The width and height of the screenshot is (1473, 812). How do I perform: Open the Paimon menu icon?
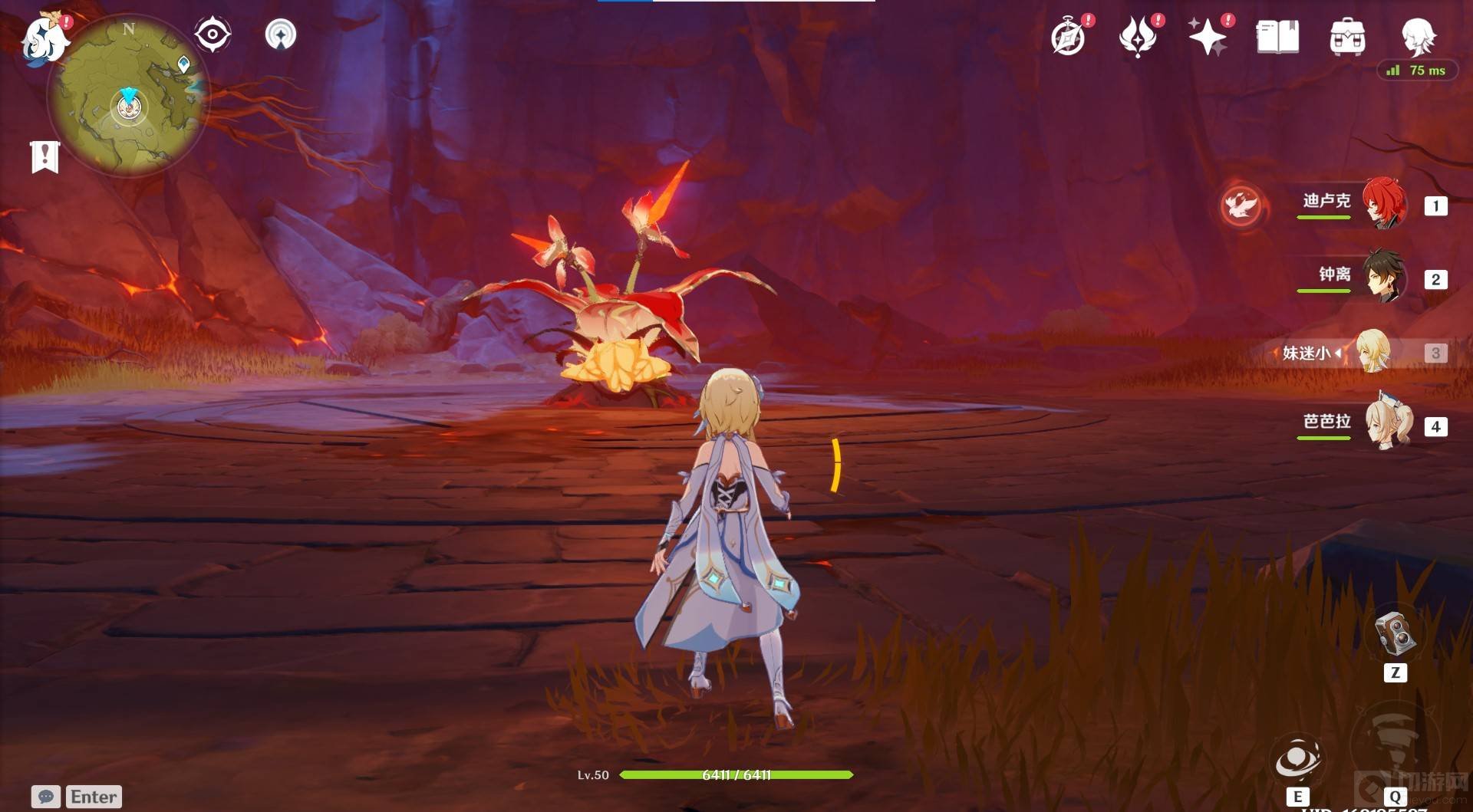[x=44, y=38]
